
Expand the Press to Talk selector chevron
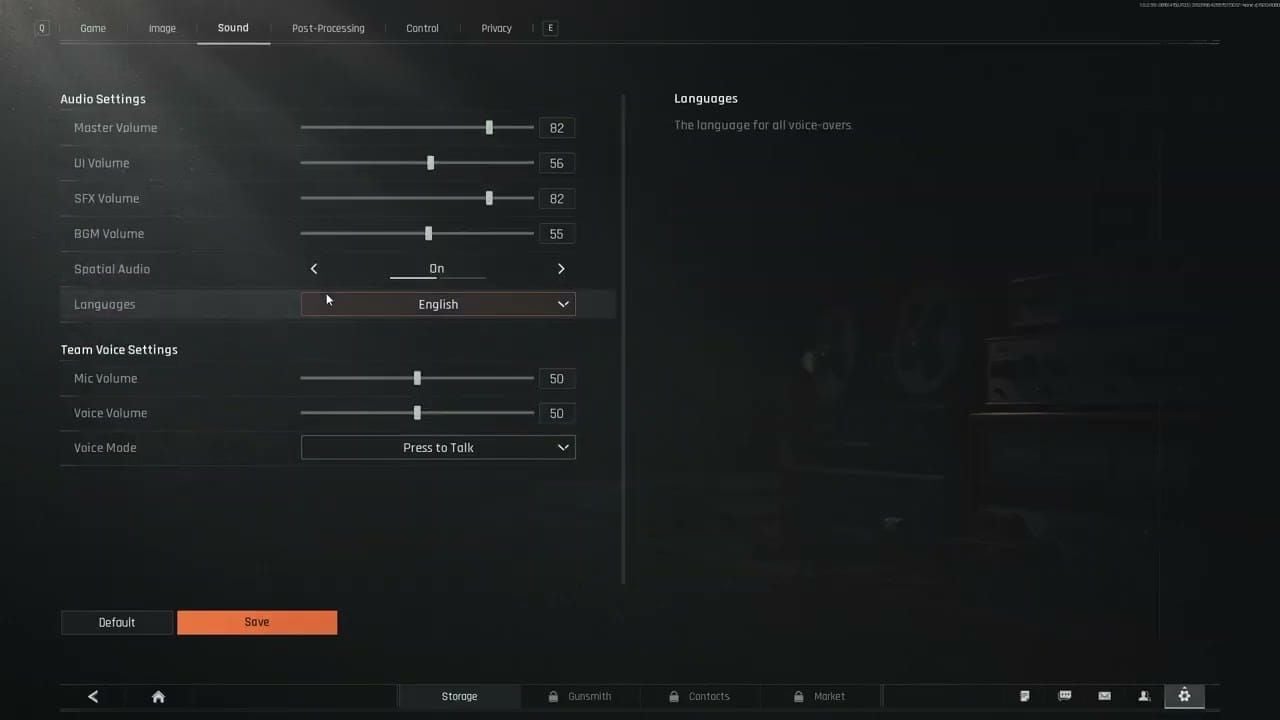[x=563, y=447]
